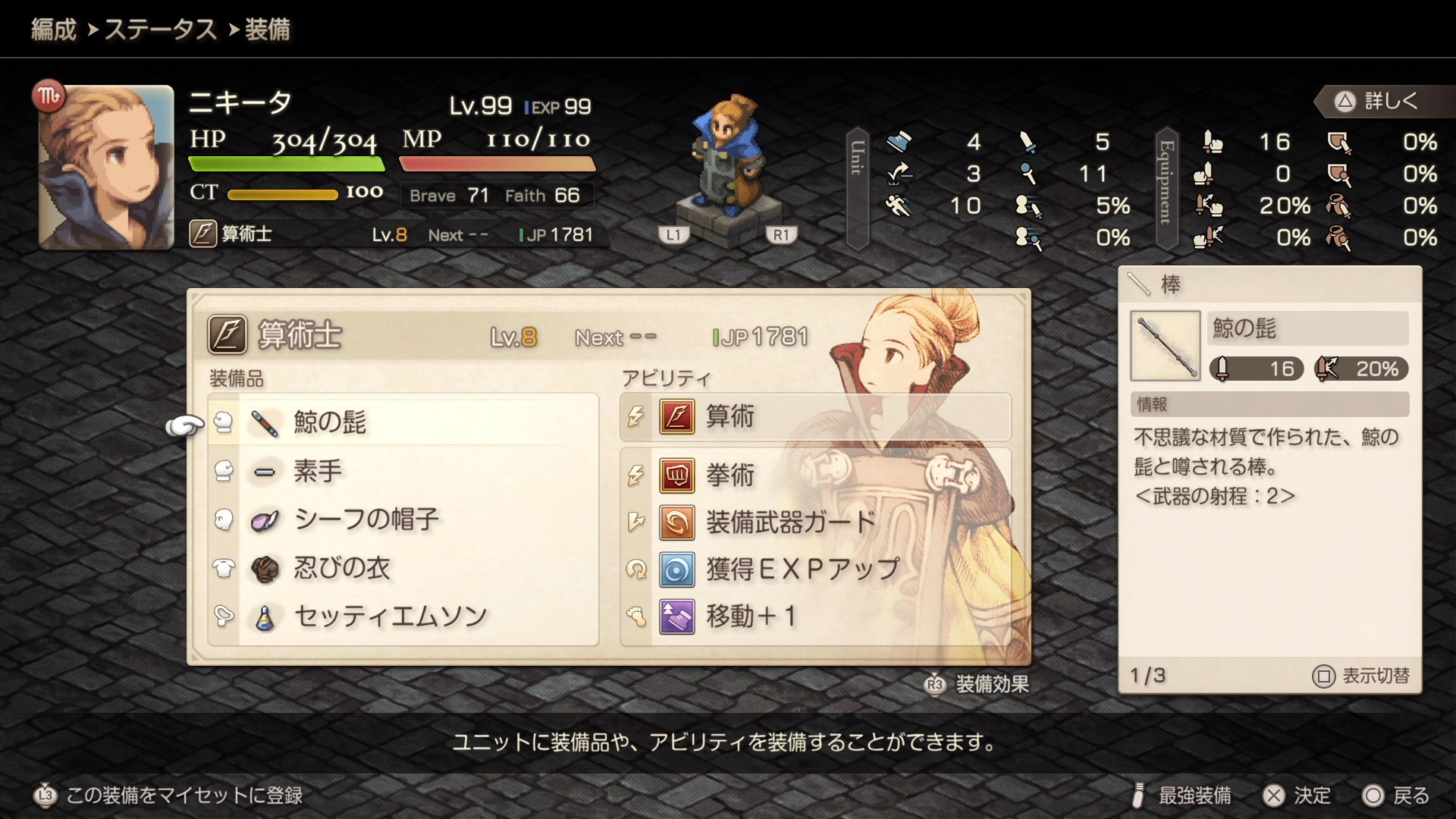The height and width of the screenshot is (819, 1456).
Task: Select the 算術 action ability
Action: click(x=815, y=416)
